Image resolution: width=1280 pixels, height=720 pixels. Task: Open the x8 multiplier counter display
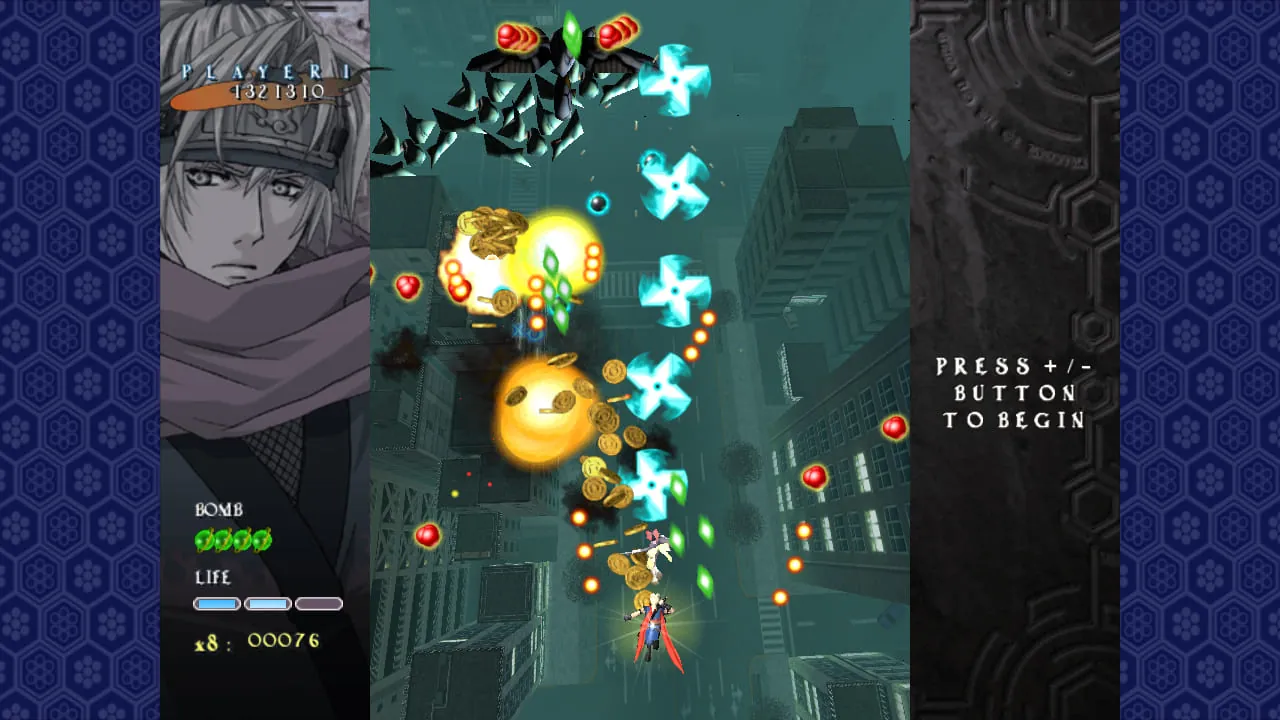point(255,640)
